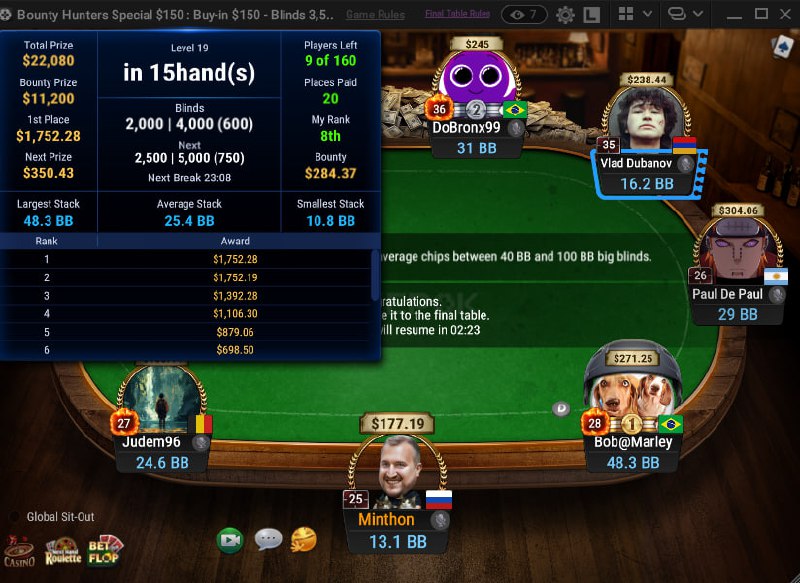Open the emoji reactions button

point(304,540)
